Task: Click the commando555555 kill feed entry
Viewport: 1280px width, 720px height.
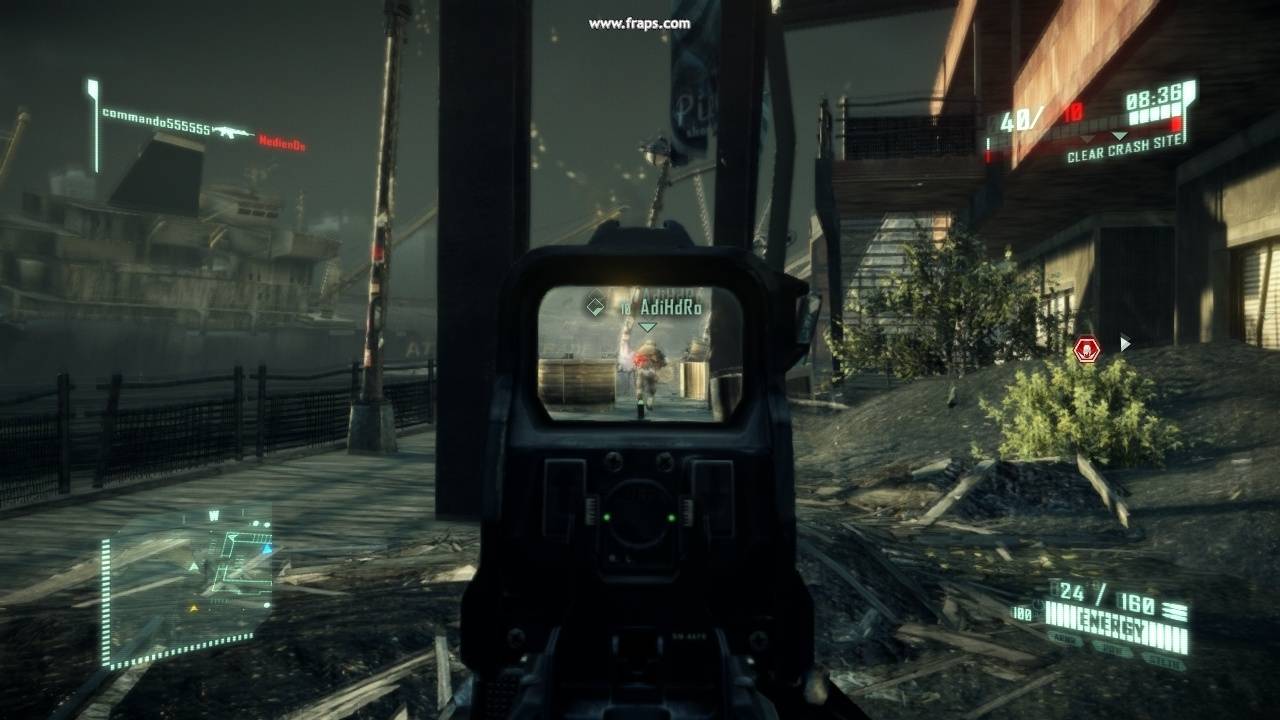Action: click(x=156, y=129)
